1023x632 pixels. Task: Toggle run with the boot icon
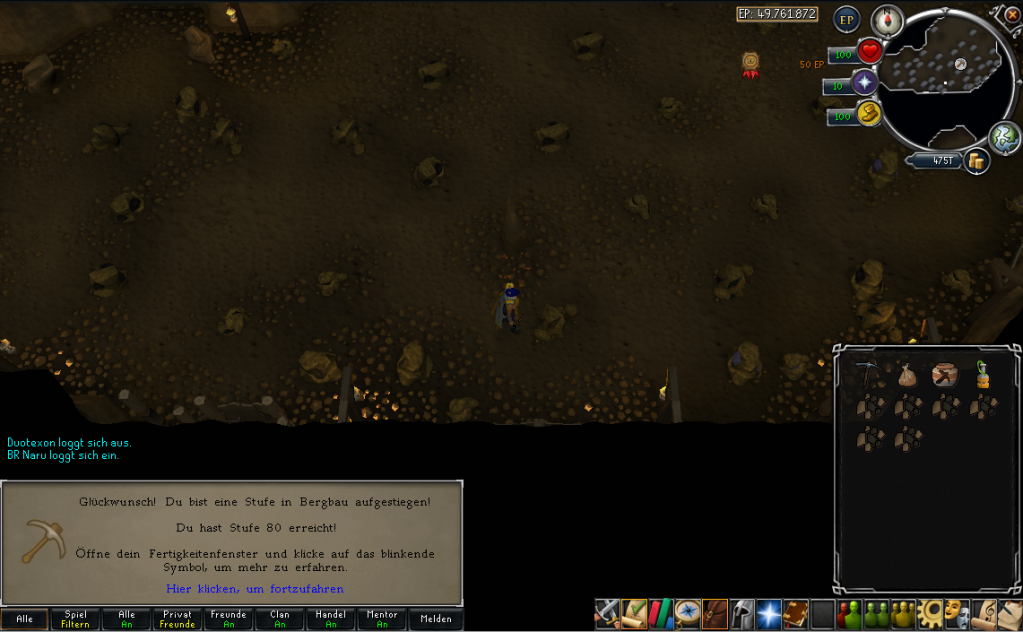point(868,115)
